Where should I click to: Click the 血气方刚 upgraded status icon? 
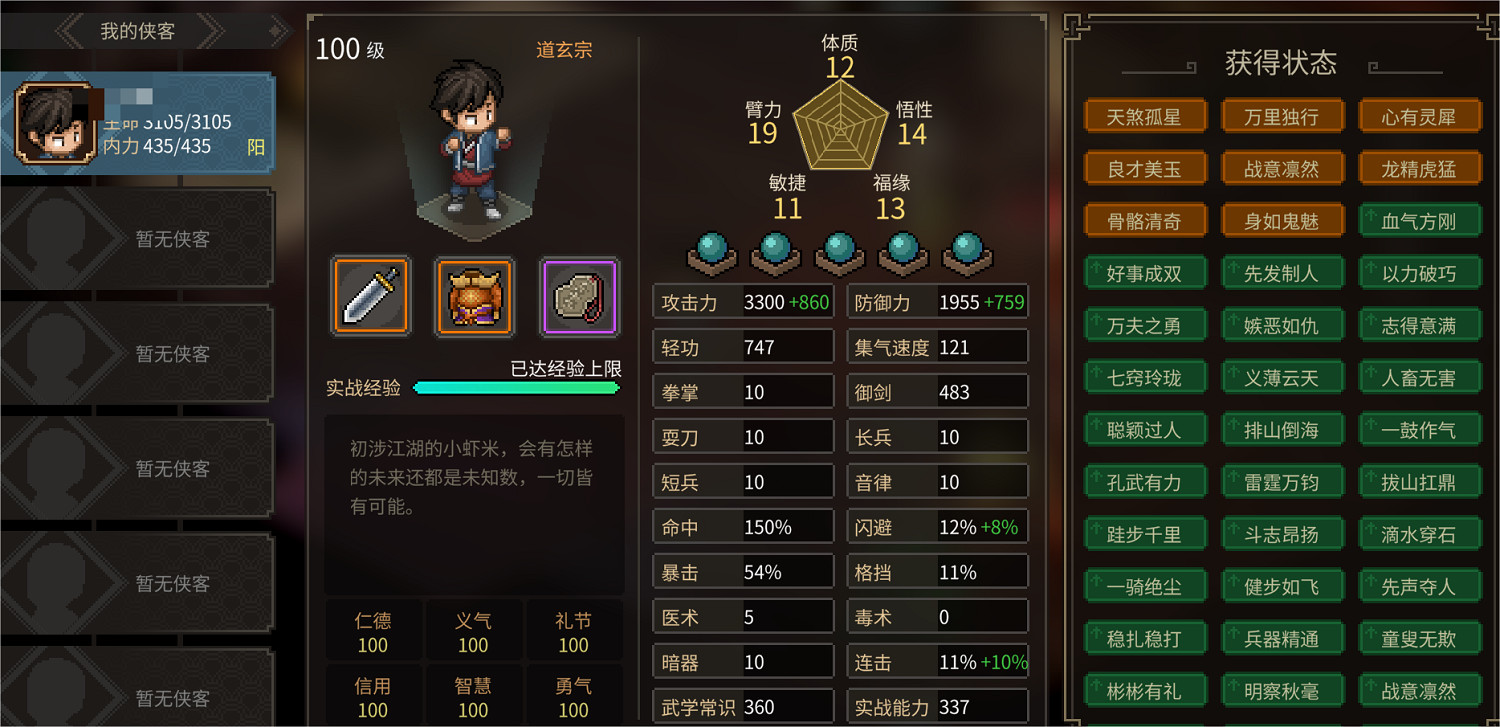[1420, 220]
